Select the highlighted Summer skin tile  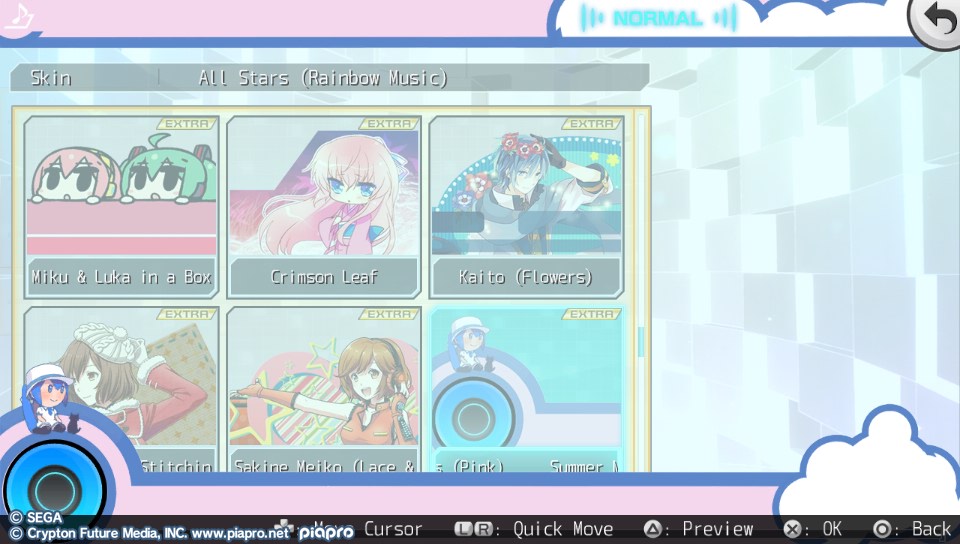pos(526,390)
